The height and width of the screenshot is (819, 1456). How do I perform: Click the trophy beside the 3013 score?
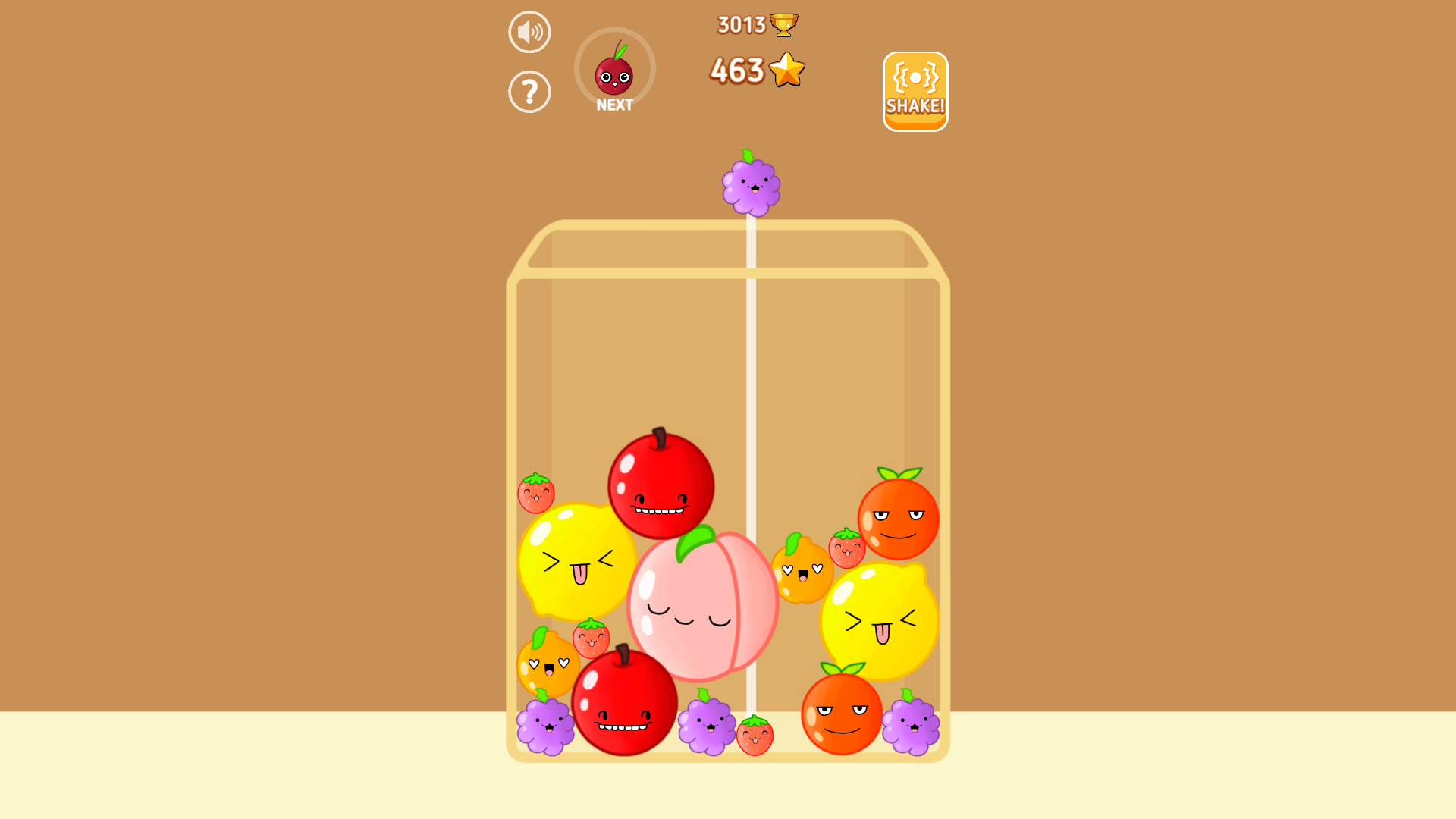784,24
